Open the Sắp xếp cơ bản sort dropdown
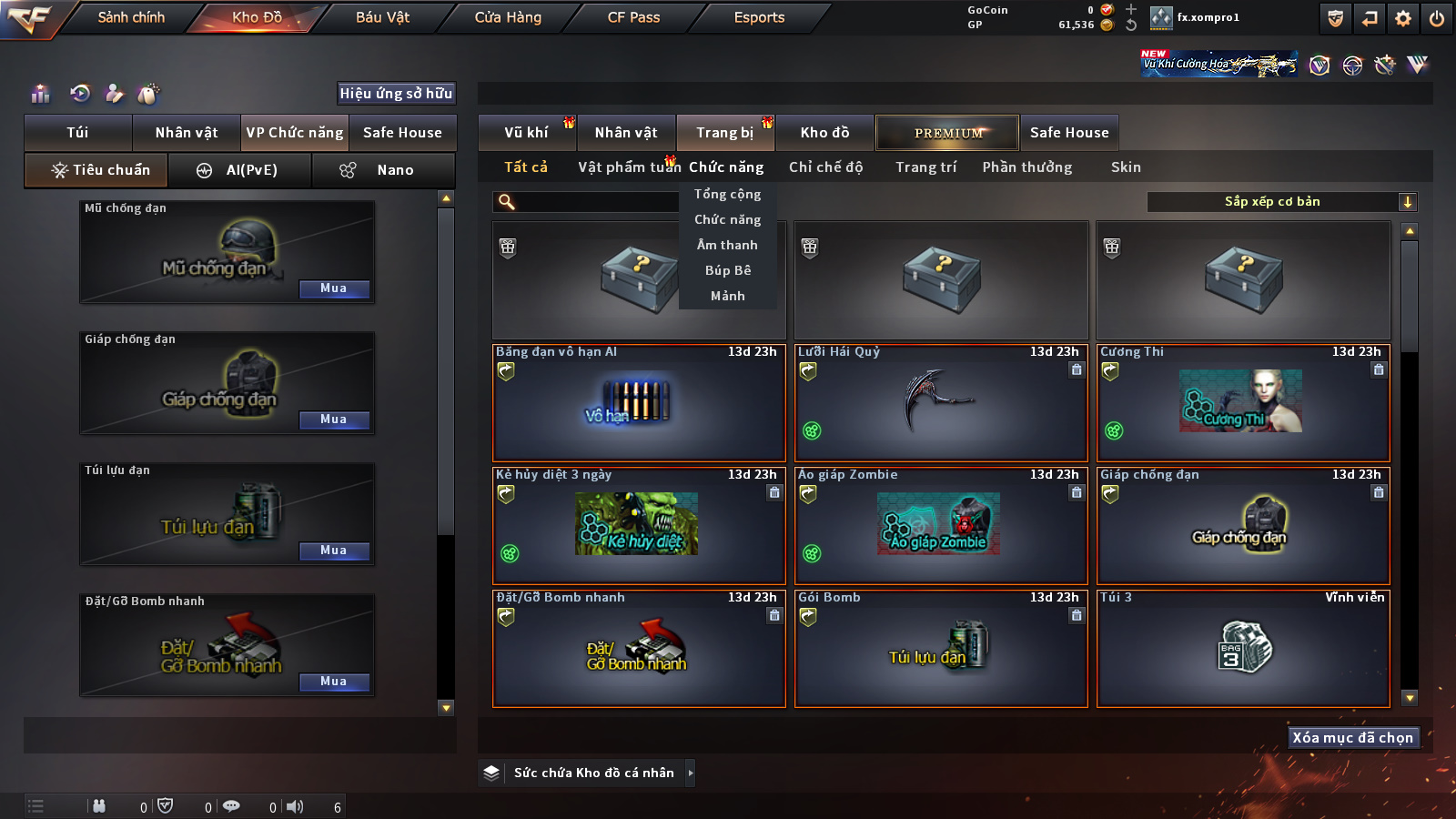1456x819 pixels. pos(1281,202)
